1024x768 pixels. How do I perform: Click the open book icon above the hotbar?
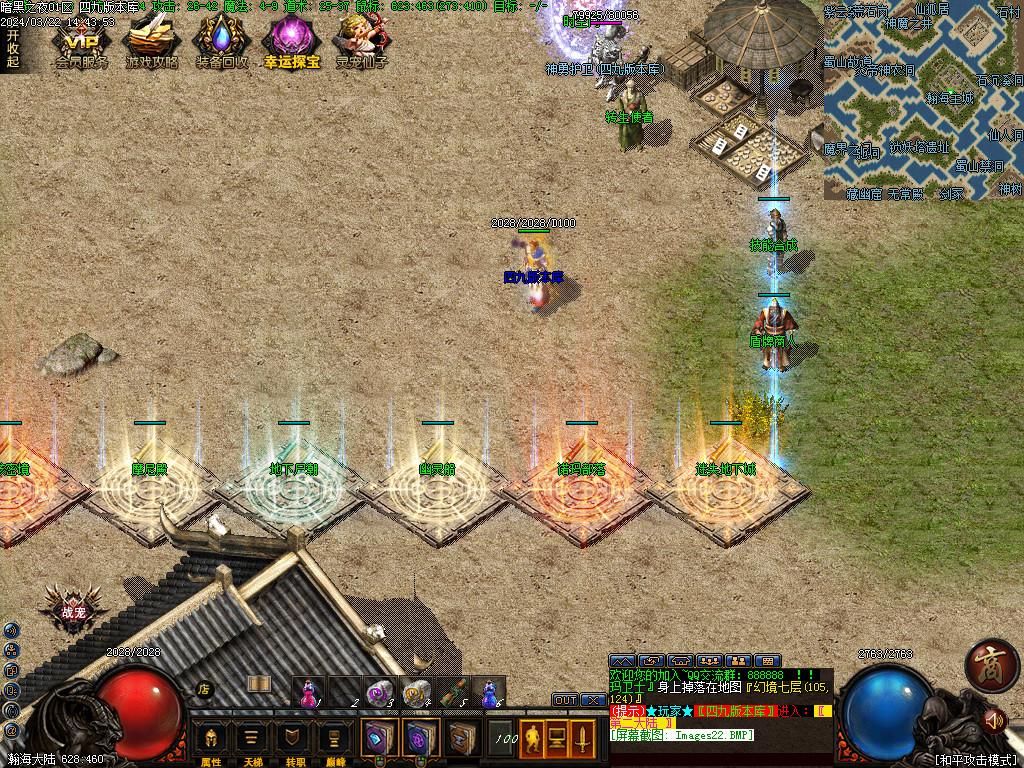click(259, 683)
